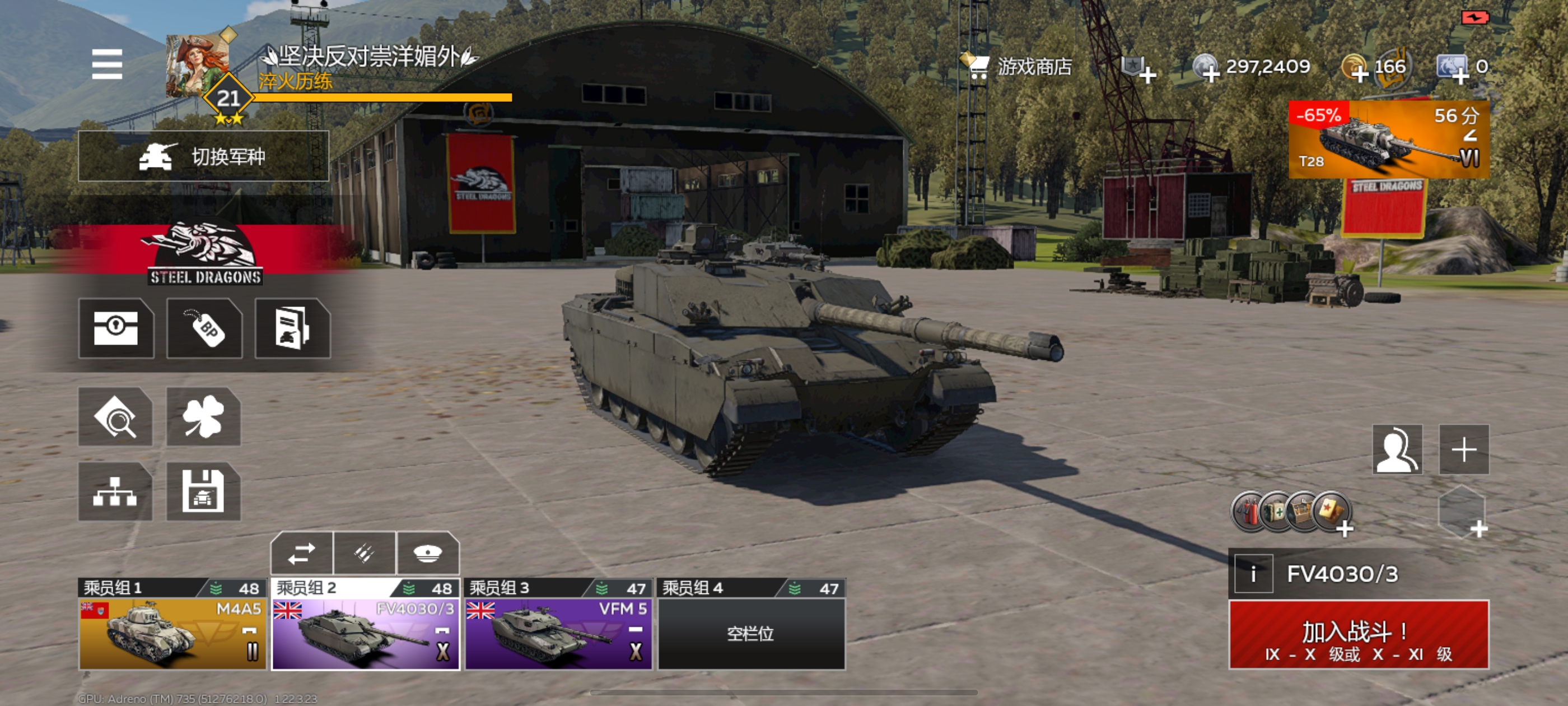Open the BP battle pass tag
Viewport: 1568px width, 706px height.
[x=204, y=329]
